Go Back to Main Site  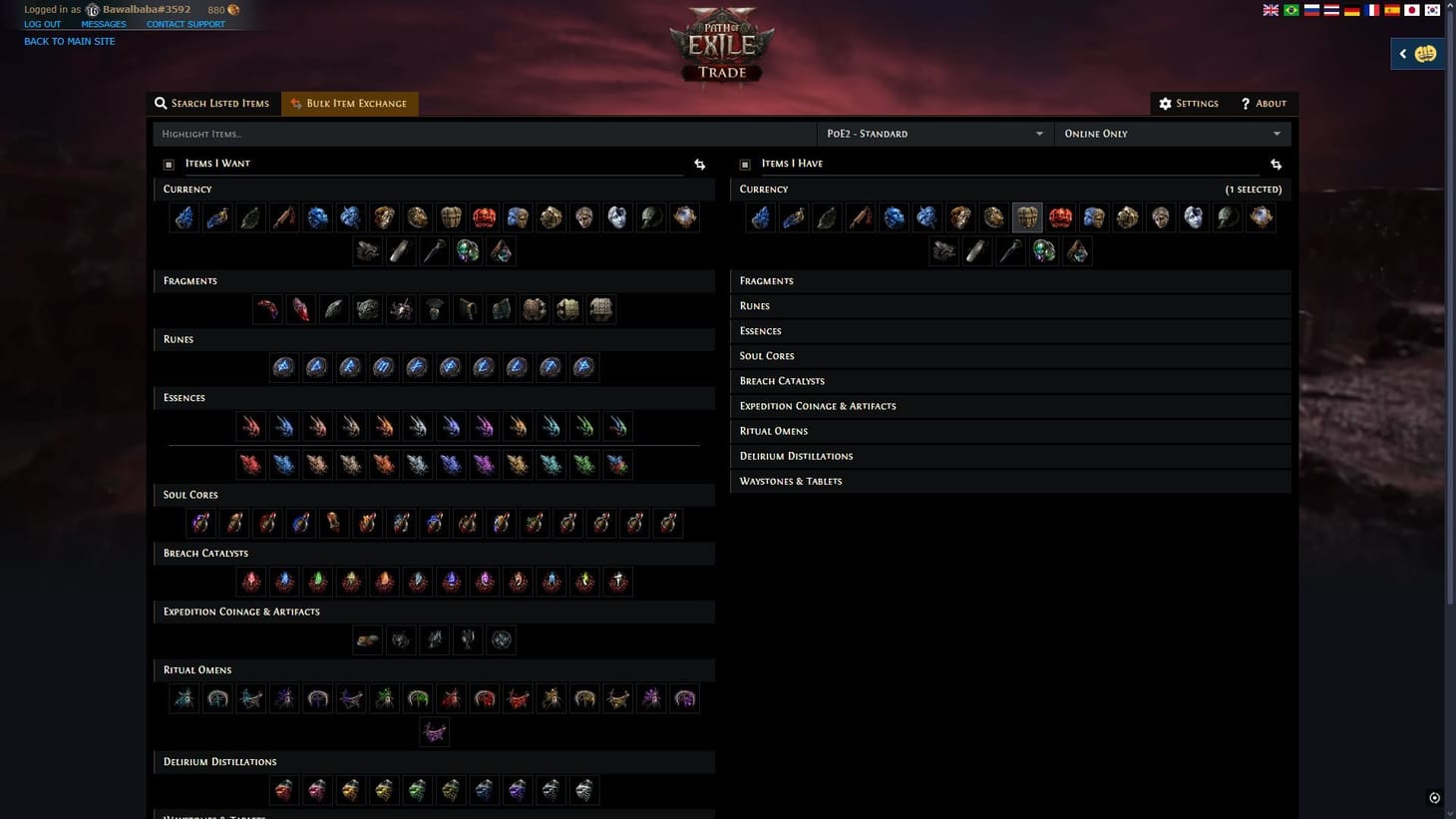coord(69,41)
